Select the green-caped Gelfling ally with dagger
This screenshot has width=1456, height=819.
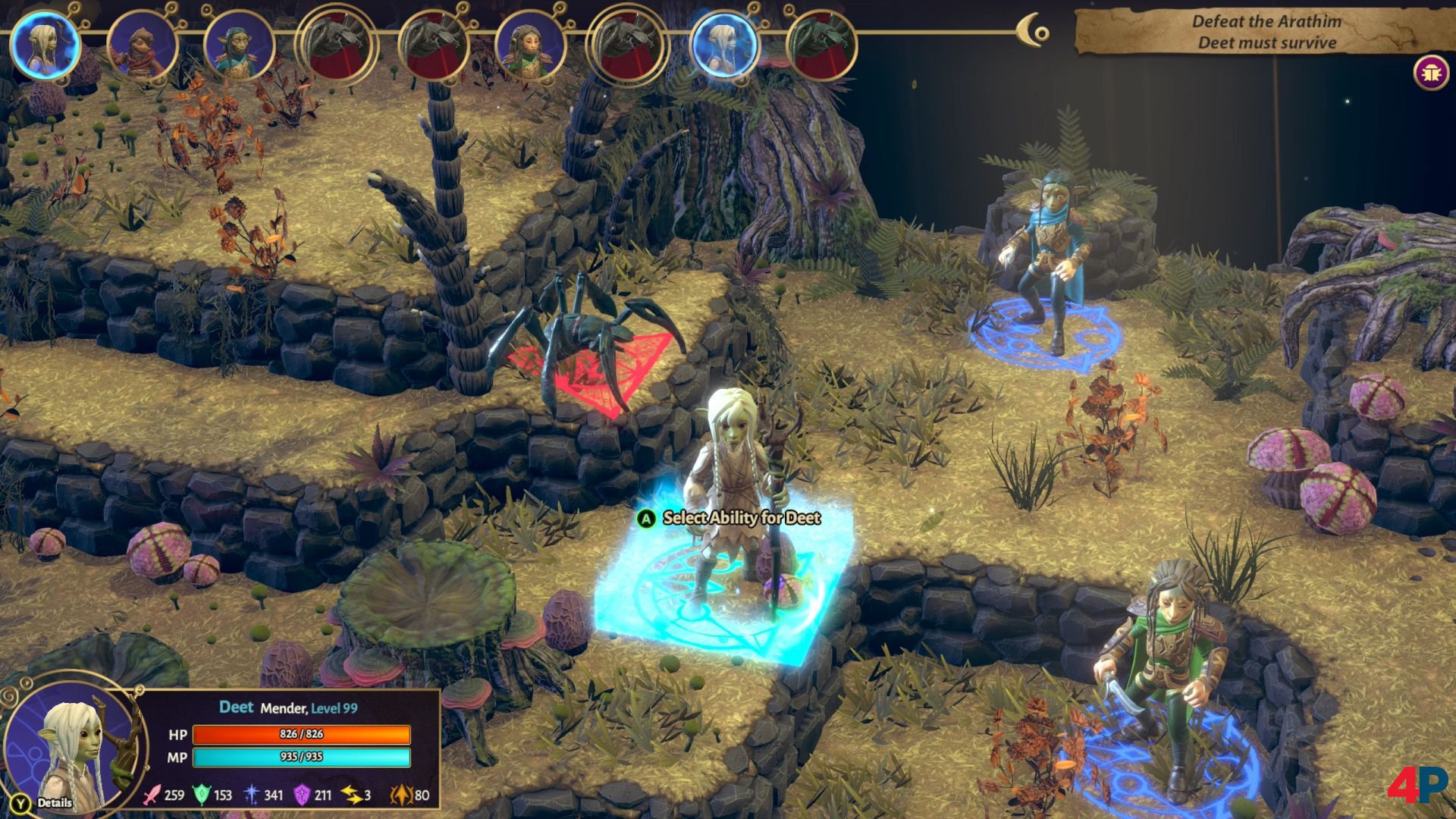pyautogui.click(x=1160, y=667)
